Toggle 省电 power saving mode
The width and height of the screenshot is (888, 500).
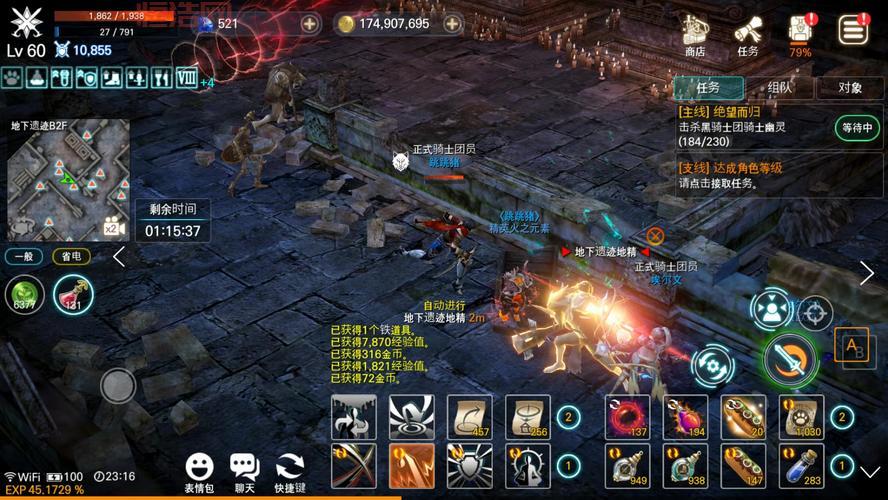click(x=71, y=257)
